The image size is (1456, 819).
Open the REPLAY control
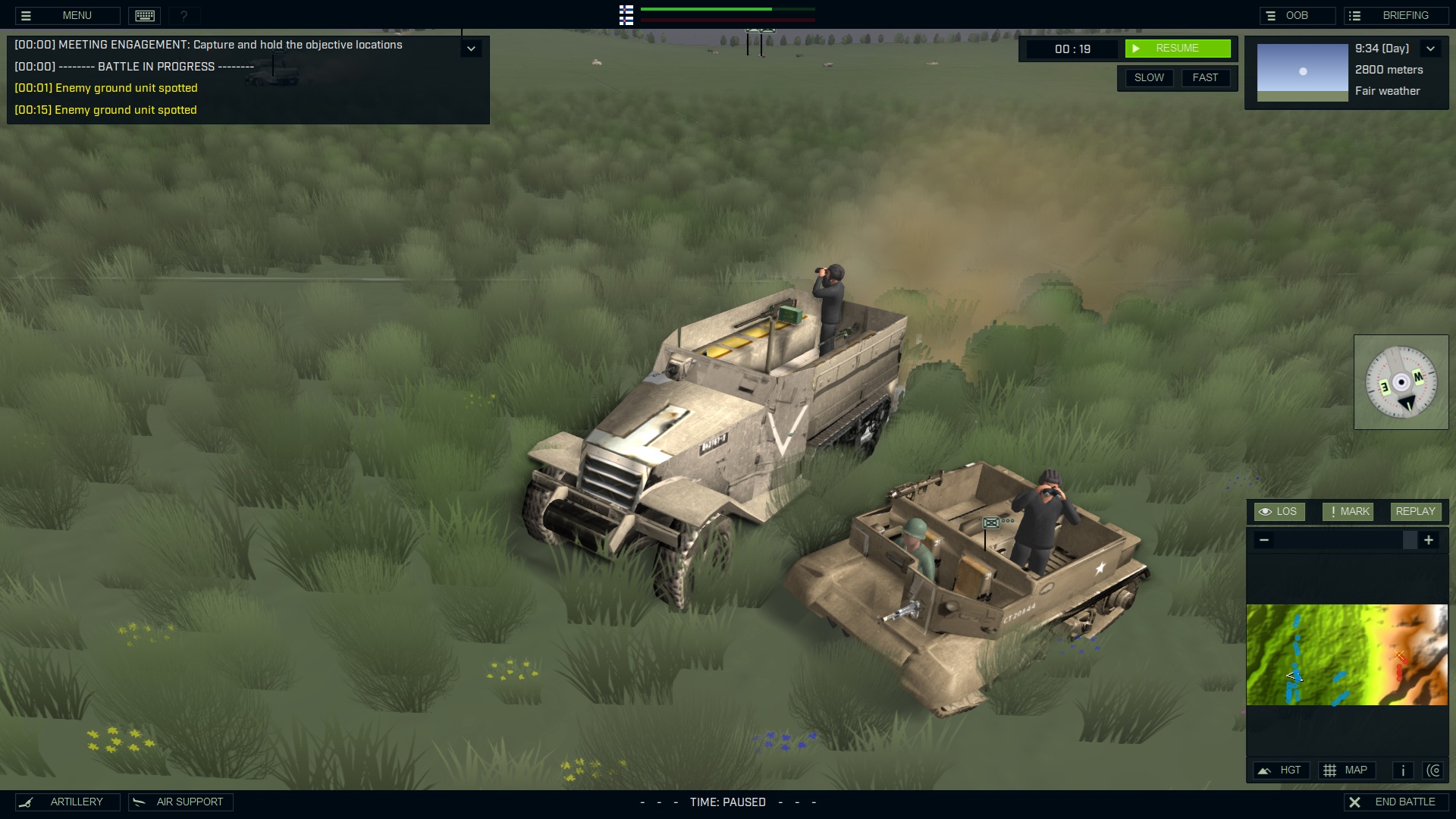tap(1415, 512)
